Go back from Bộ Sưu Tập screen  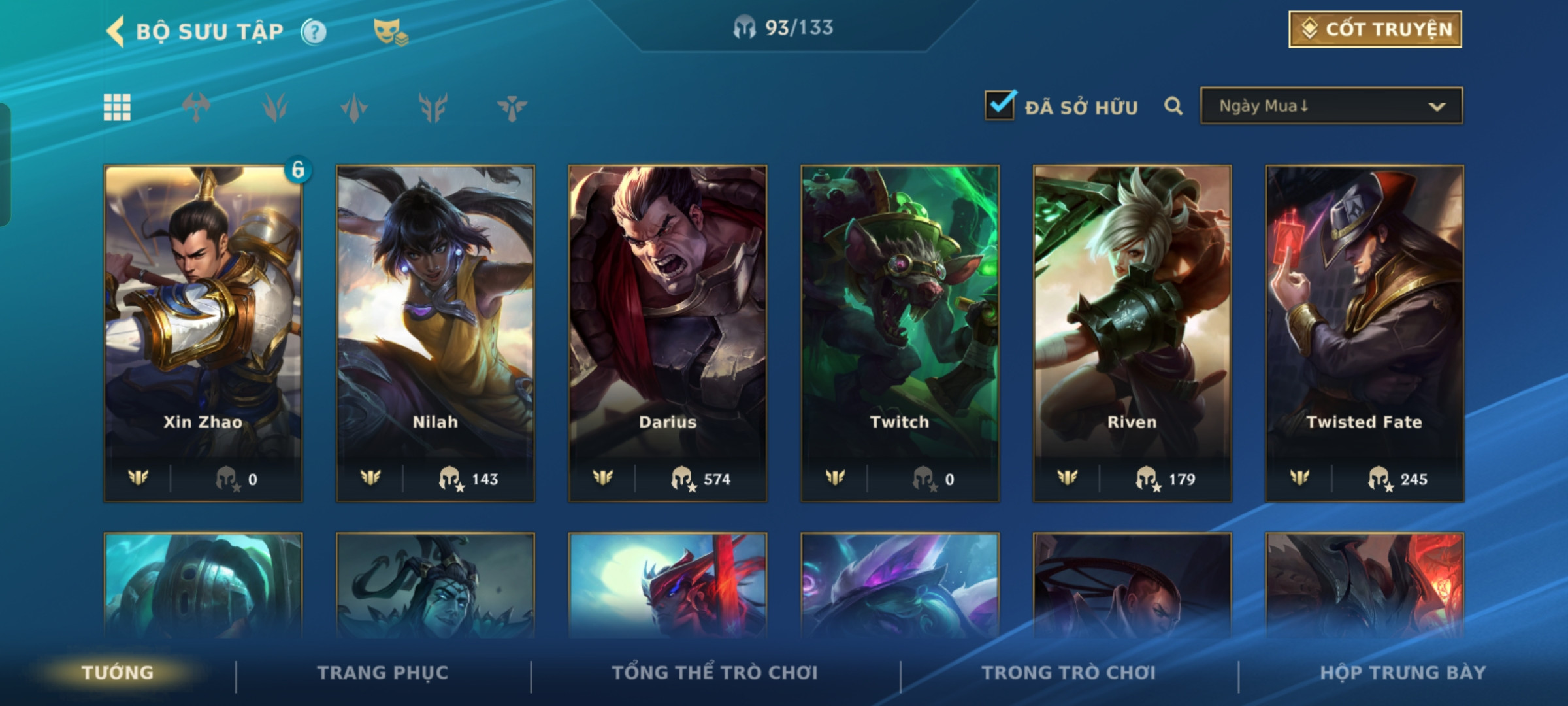click(116, 31)
